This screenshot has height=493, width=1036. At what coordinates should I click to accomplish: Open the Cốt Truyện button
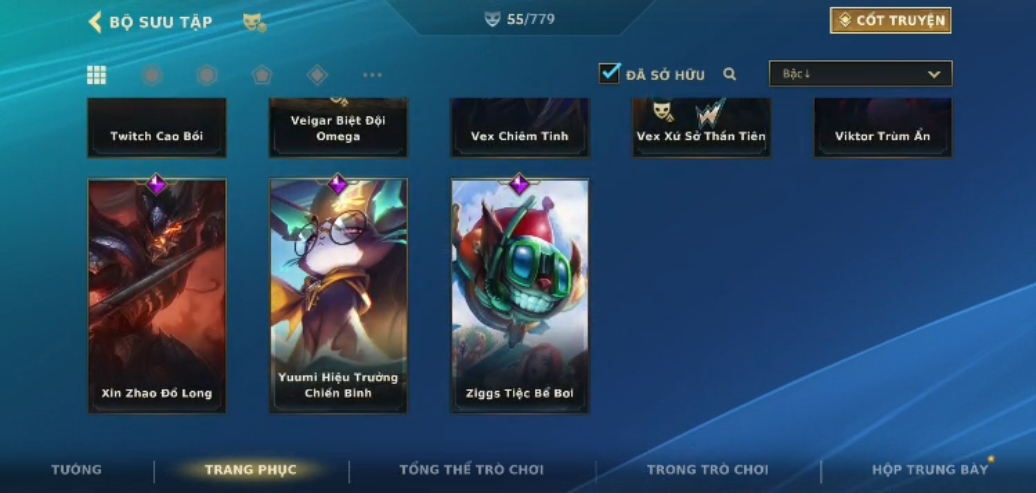pos(890,20)
